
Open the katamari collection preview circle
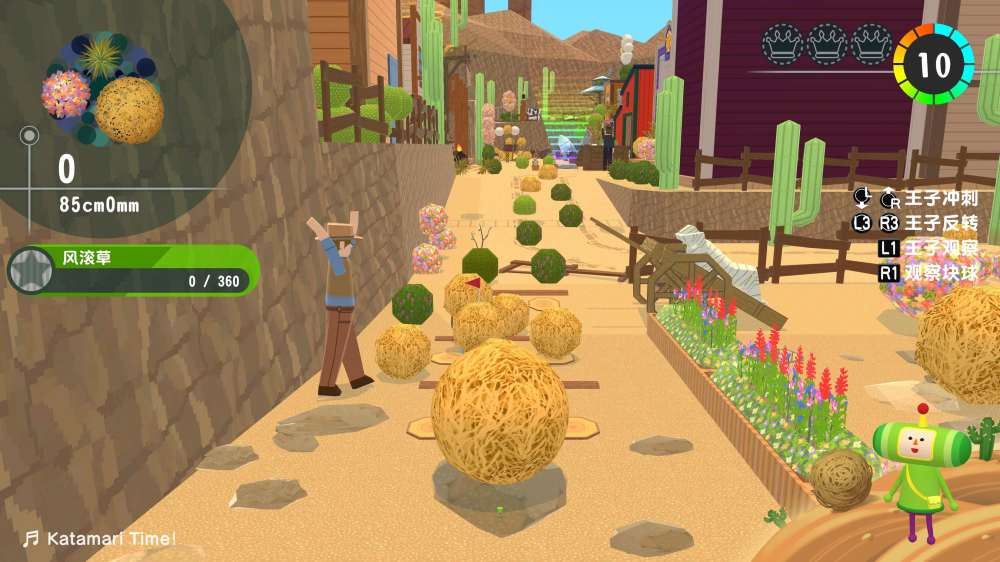coord(102,90)
